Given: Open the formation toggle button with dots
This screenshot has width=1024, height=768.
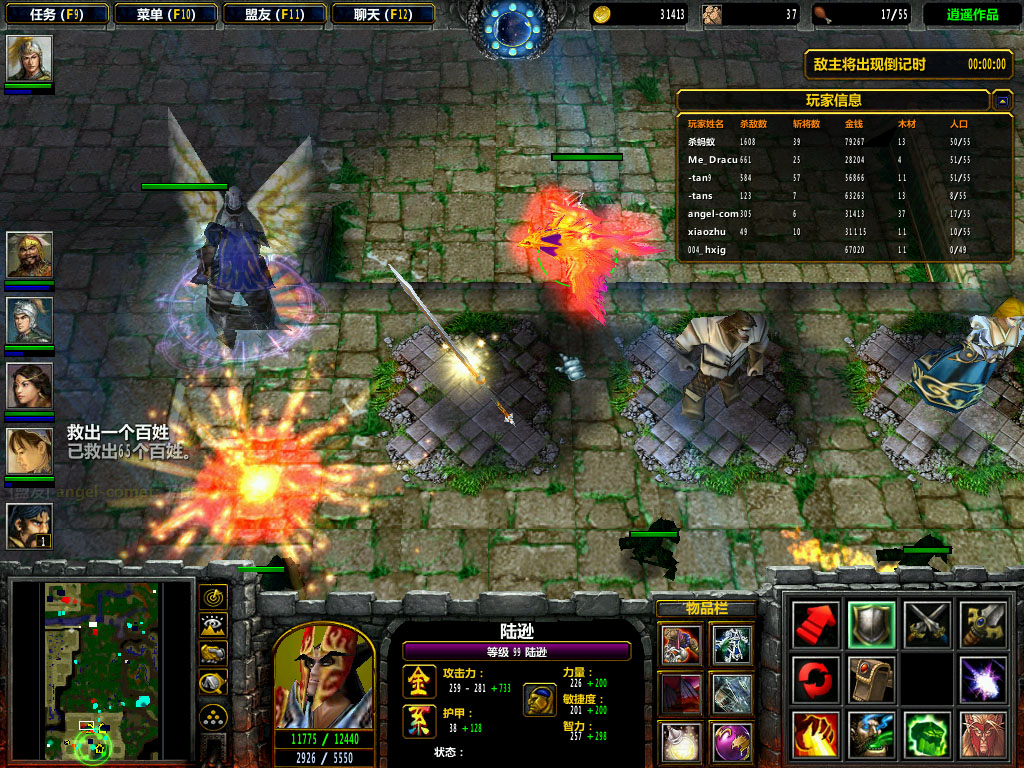Looking at the screenshot, I should (213, 716).
